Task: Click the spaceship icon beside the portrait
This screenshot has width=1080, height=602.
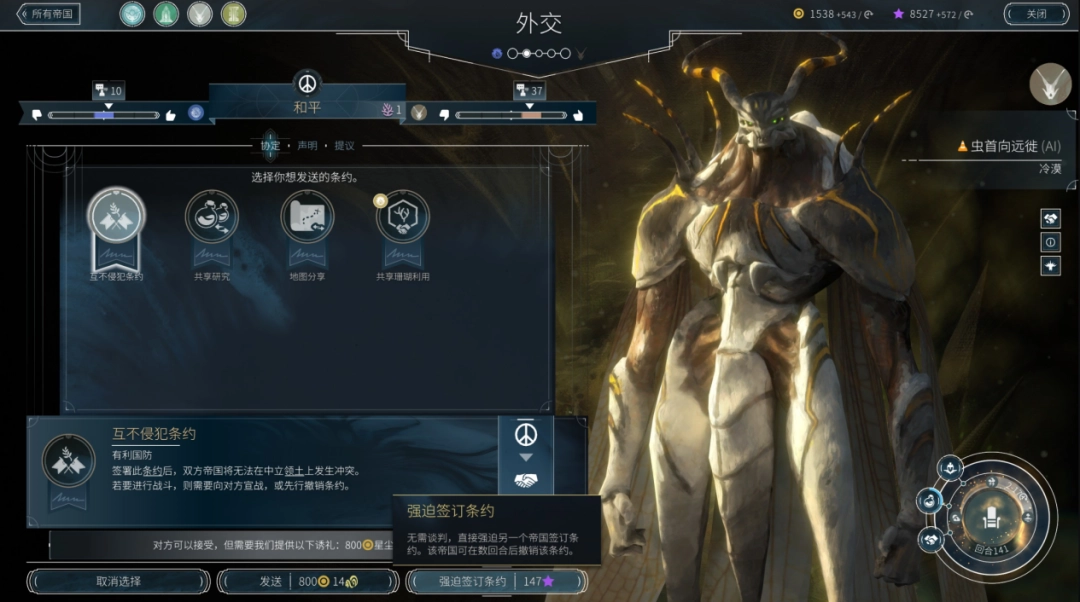Action: click(x=1051, y=266)
